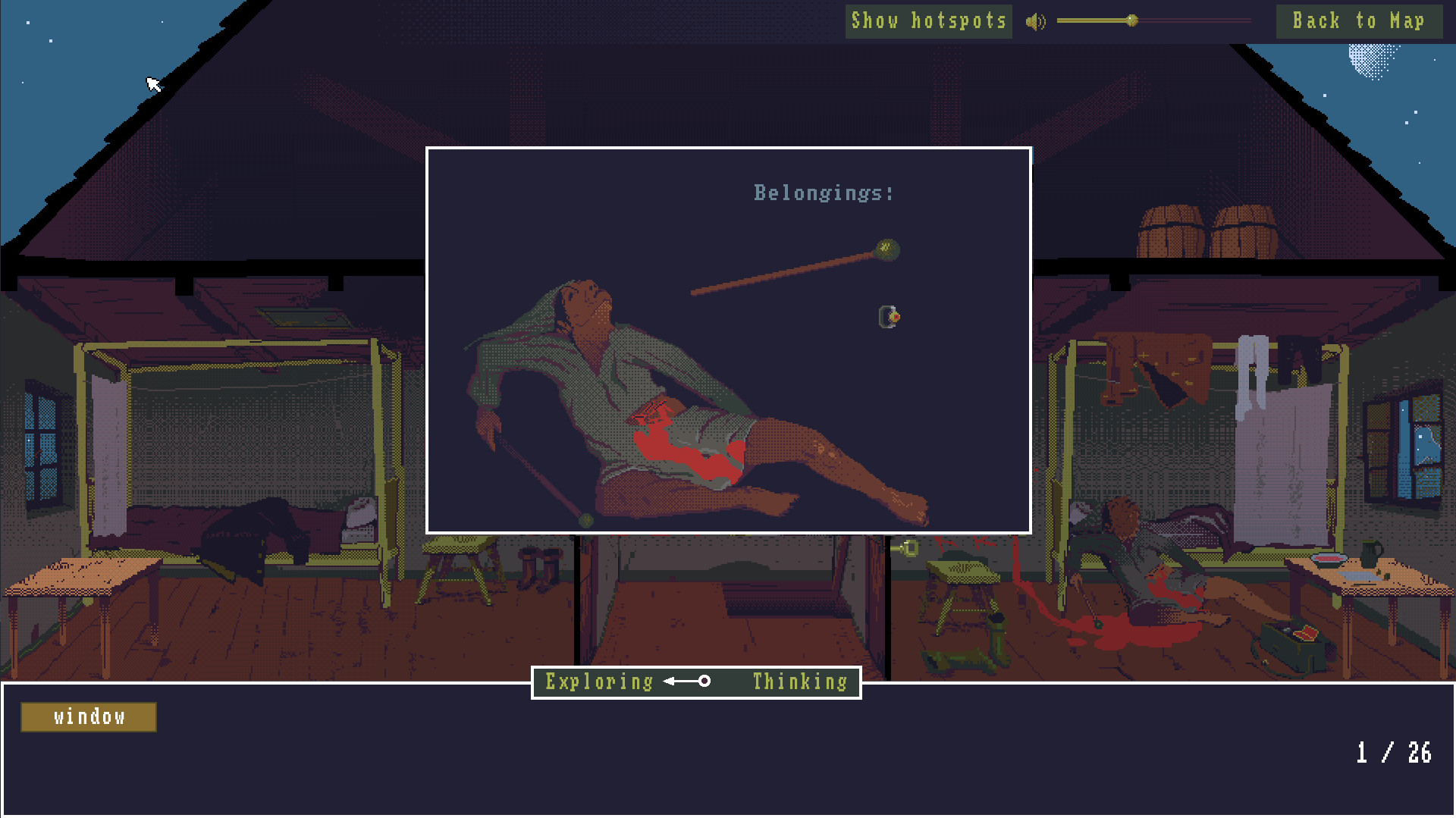This screenshot has width=1456, height=818.
Task: Toggle Show hotspots
Action: pos(927,20)
